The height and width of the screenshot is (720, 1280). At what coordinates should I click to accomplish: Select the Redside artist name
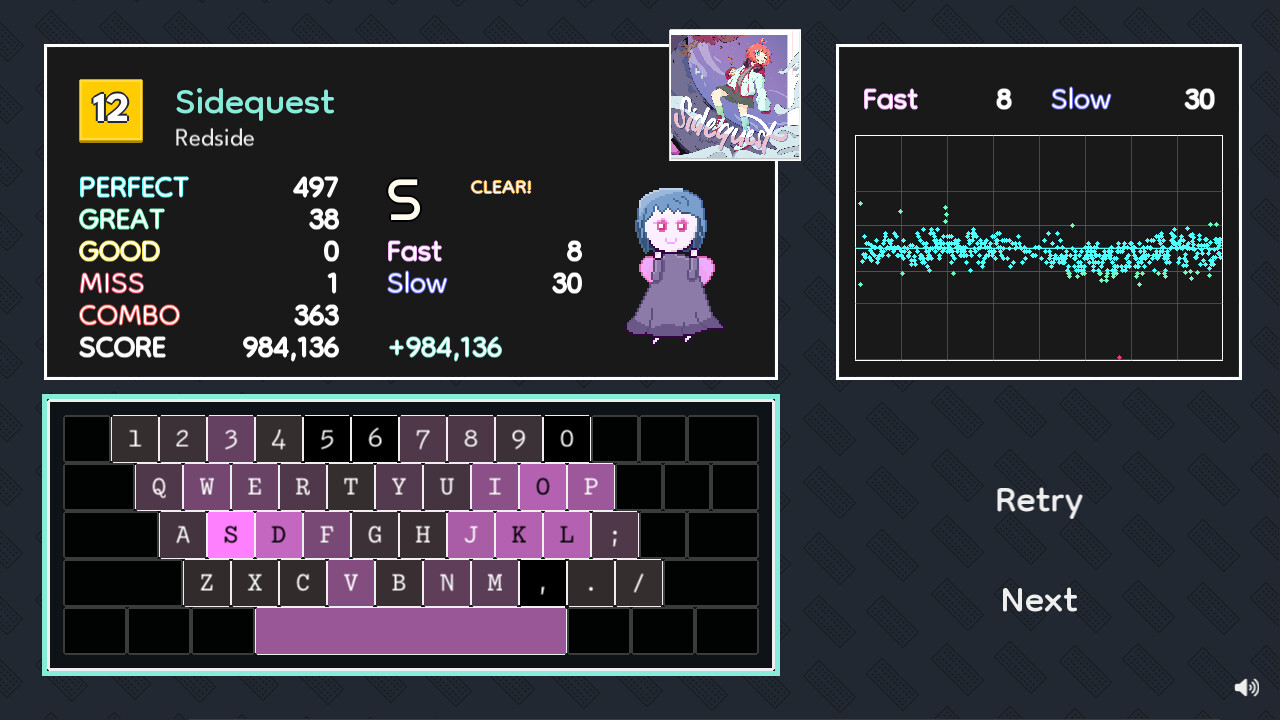(215, 139)
